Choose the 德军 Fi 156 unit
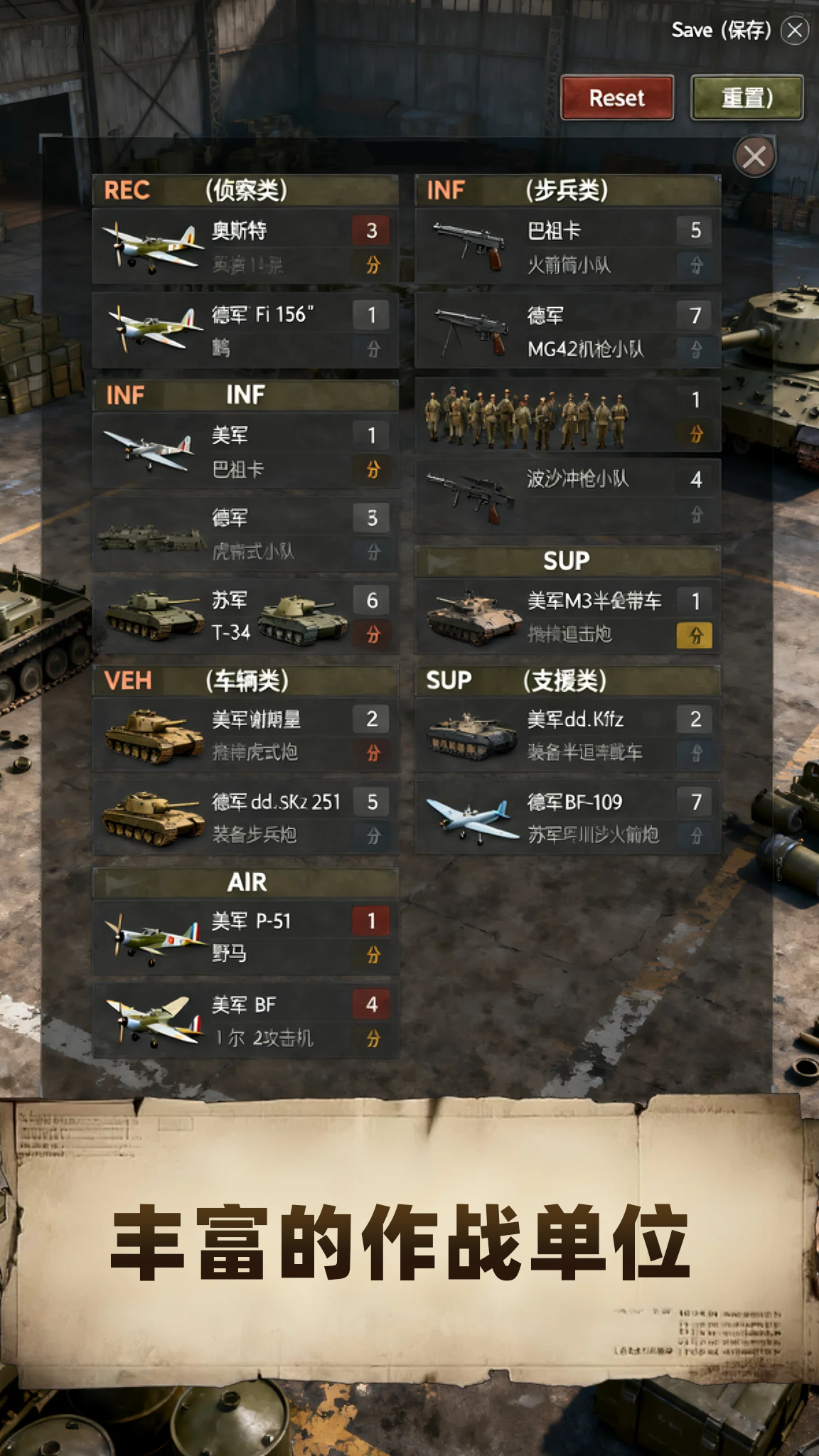The image size is (819, 1456). coord(245,331)
